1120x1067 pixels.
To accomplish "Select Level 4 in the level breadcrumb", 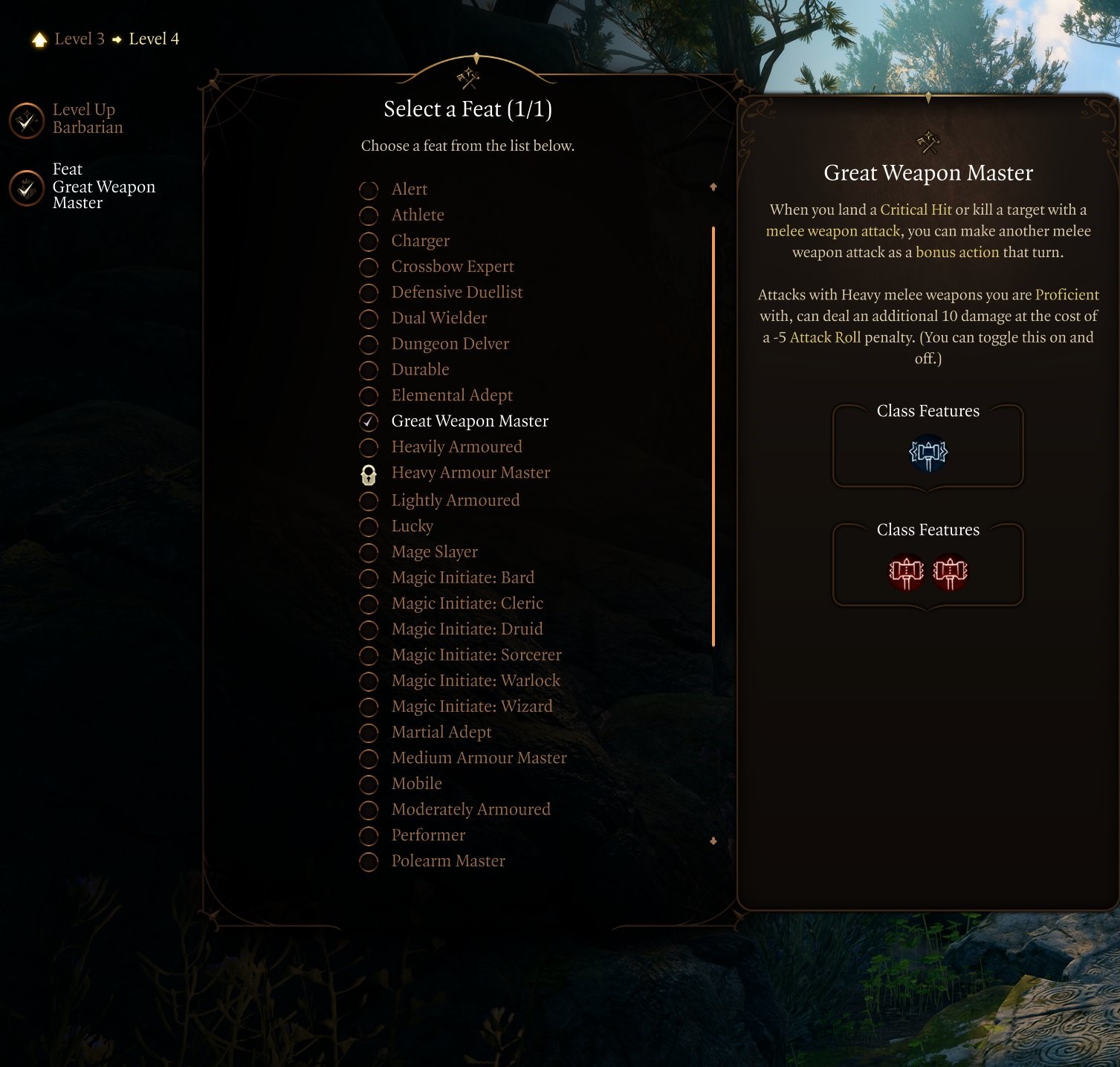I will [153, 39].
